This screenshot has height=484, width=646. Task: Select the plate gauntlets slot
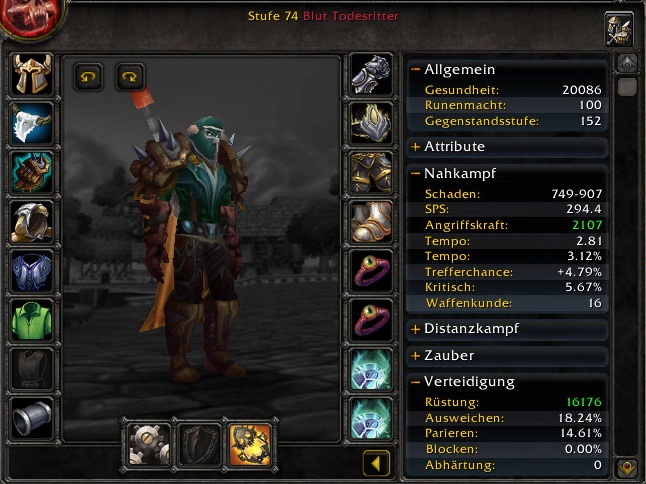(x=370, y=74)
